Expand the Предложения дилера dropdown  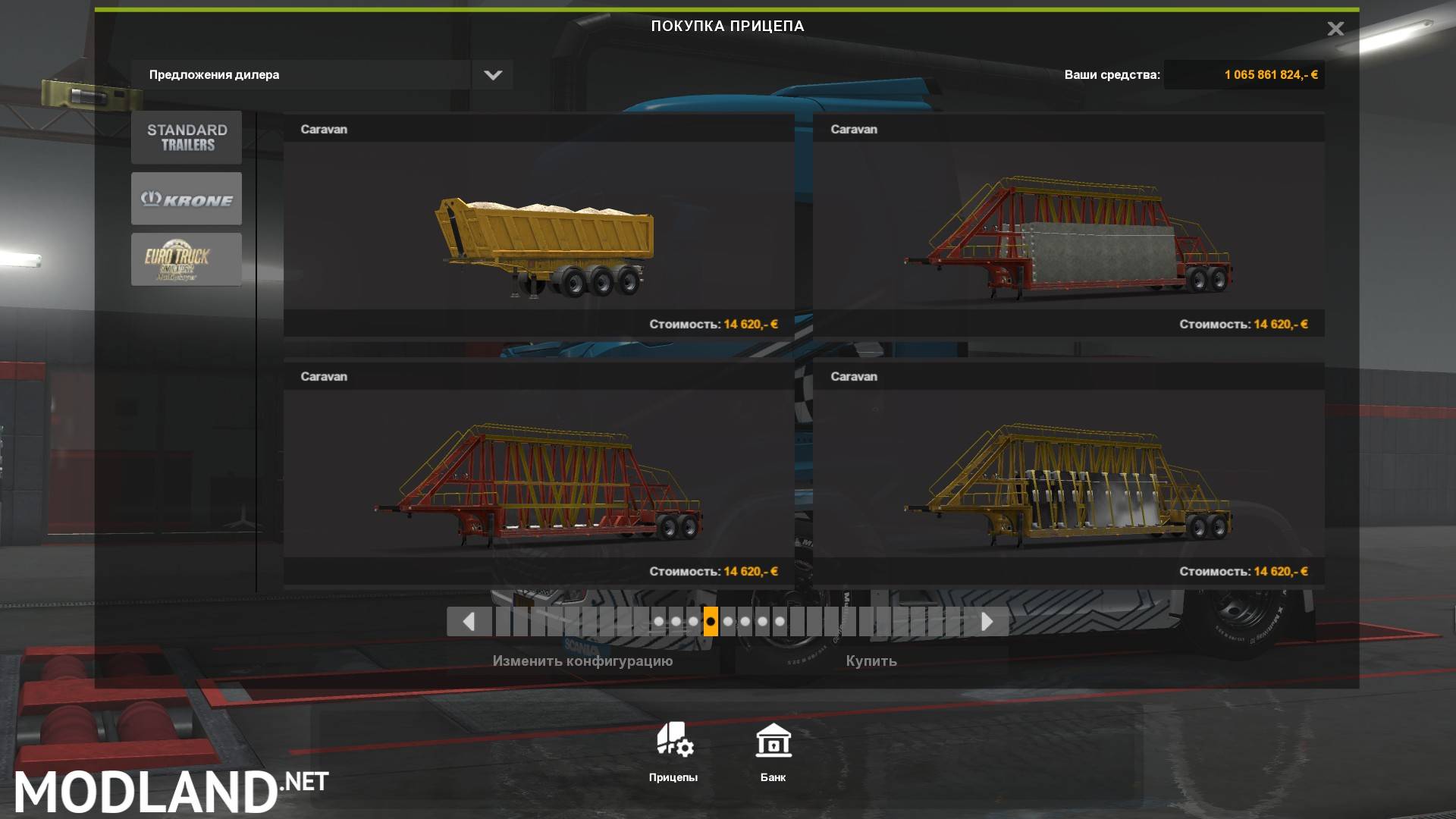coord(303,74)
